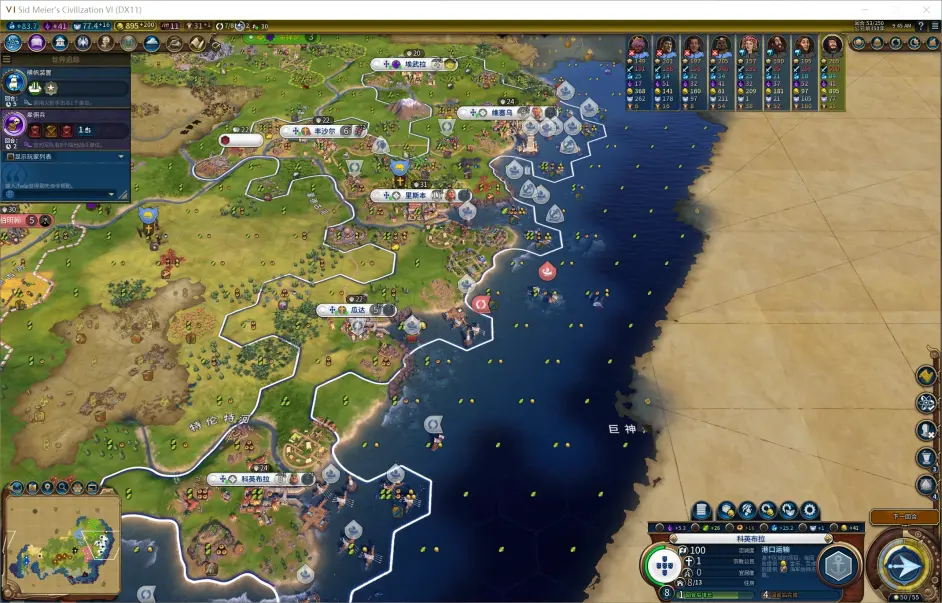End turn with the arrow button

(904, 567)
